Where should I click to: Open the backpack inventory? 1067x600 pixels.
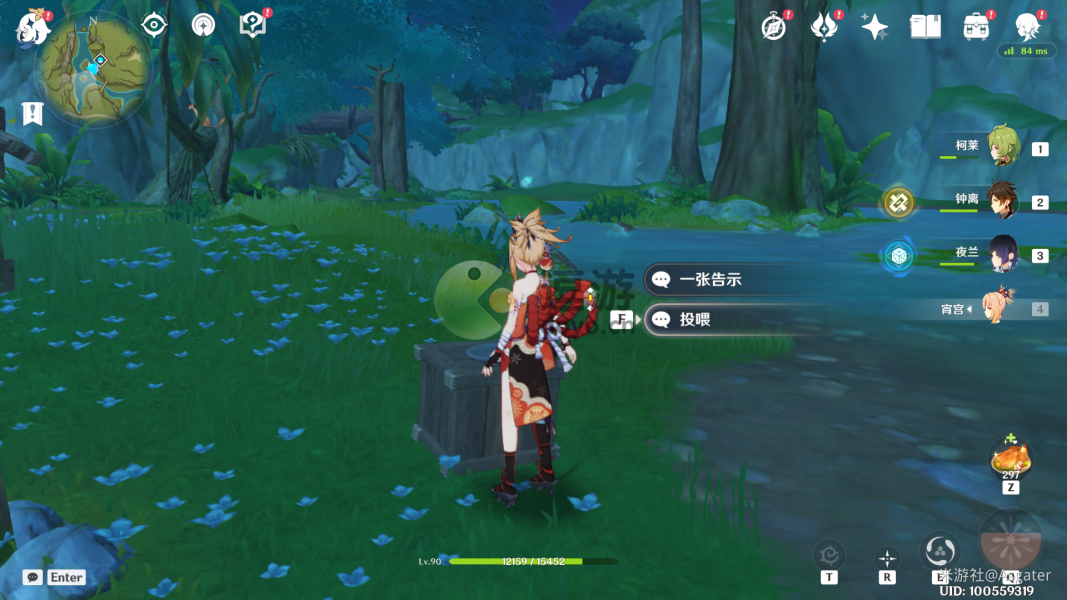(x=976, y=27)
